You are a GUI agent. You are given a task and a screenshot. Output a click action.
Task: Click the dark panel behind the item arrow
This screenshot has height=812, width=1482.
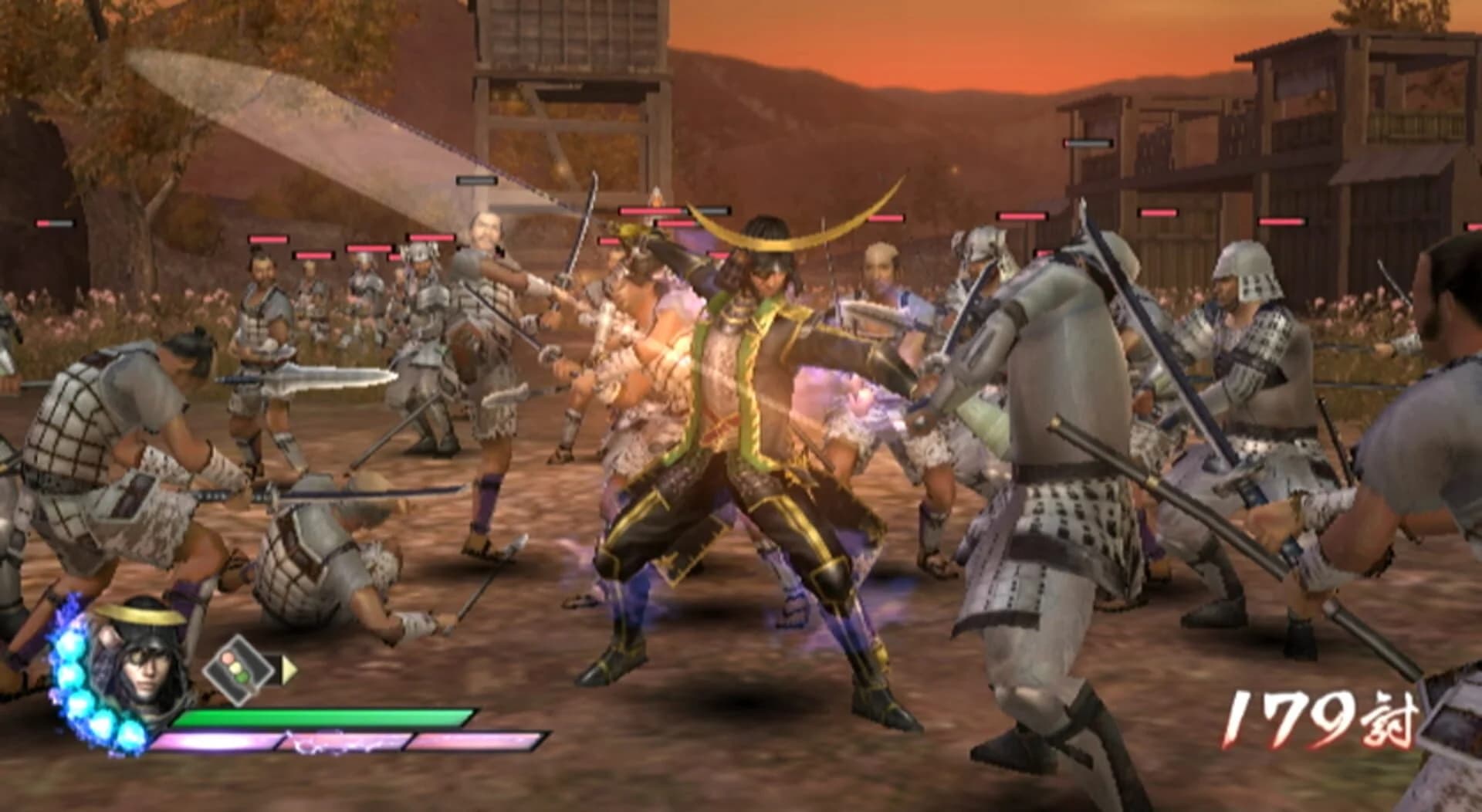(272, 670)
